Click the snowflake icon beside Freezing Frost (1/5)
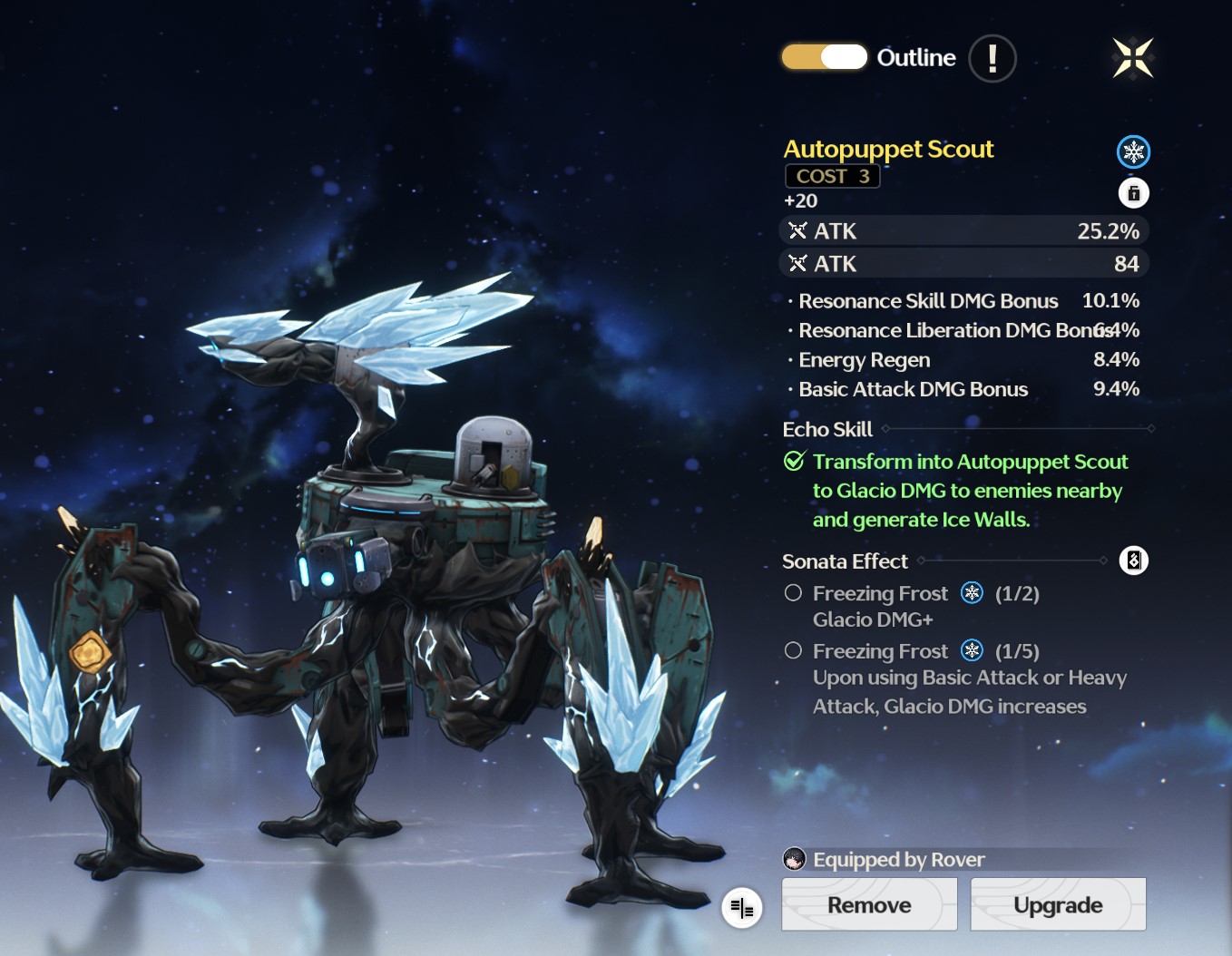Screen dimensions: 1232x956 click(x=972, y=650)
